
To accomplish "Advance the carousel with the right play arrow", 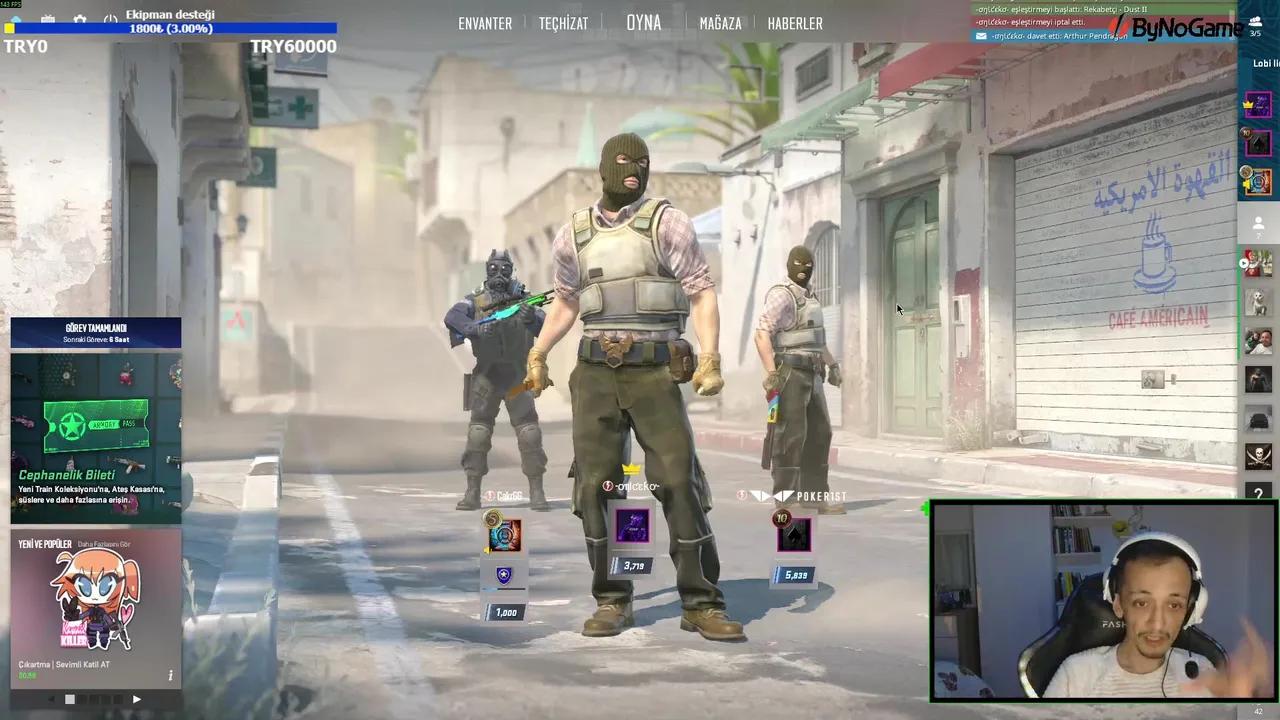I will pyautogui.click(x=136, y=699).
